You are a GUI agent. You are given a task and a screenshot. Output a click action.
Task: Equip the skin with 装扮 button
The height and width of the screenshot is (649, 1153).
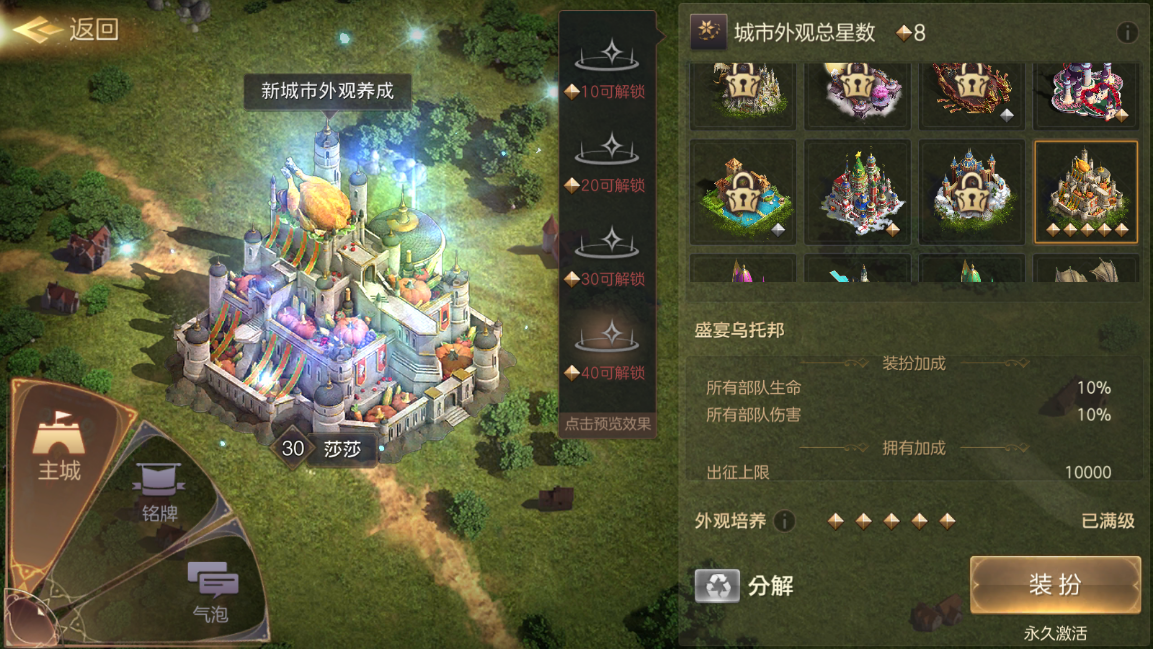pos(1055,585)
